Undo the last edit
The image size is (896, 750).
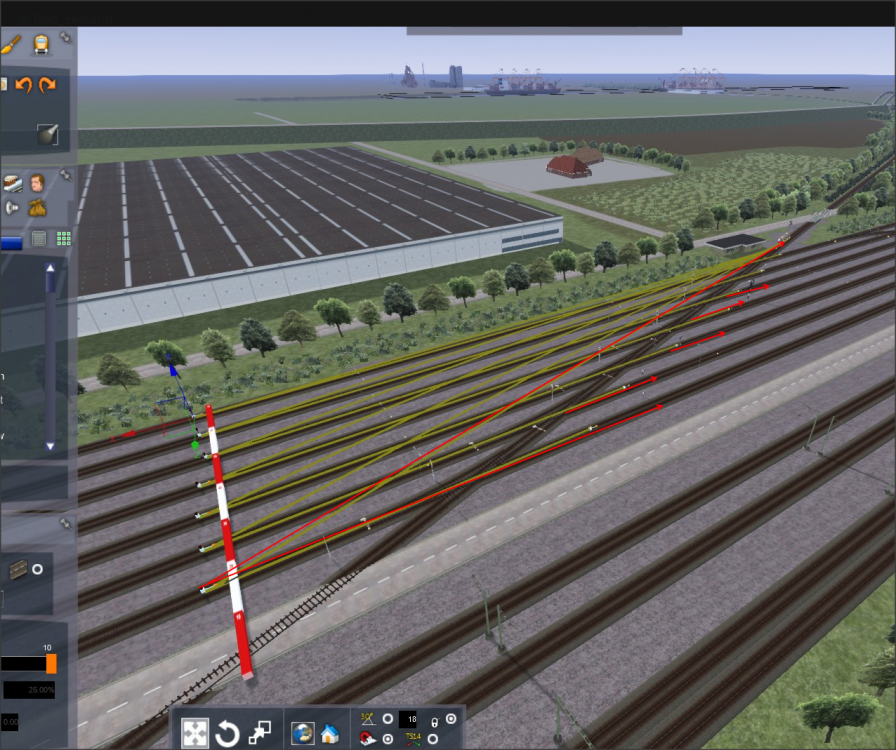(x=23, y=84)
